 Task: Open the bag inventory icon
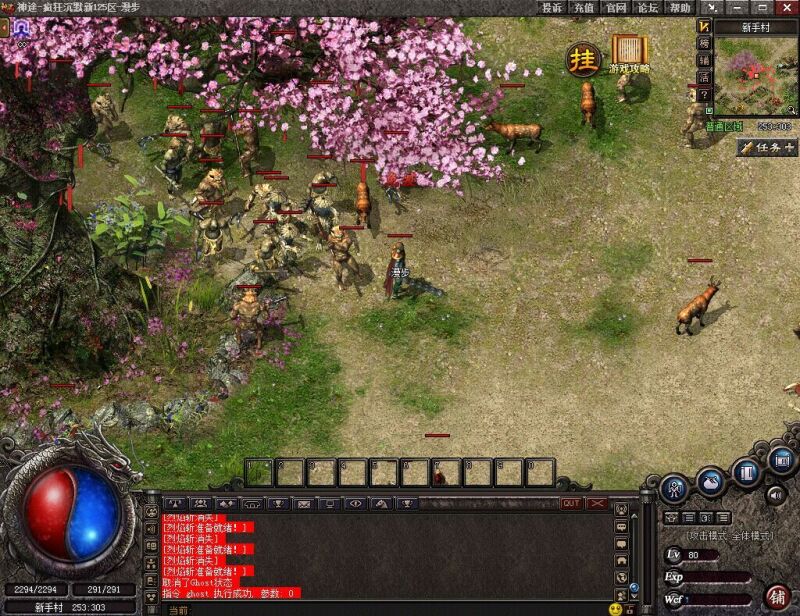710,481
